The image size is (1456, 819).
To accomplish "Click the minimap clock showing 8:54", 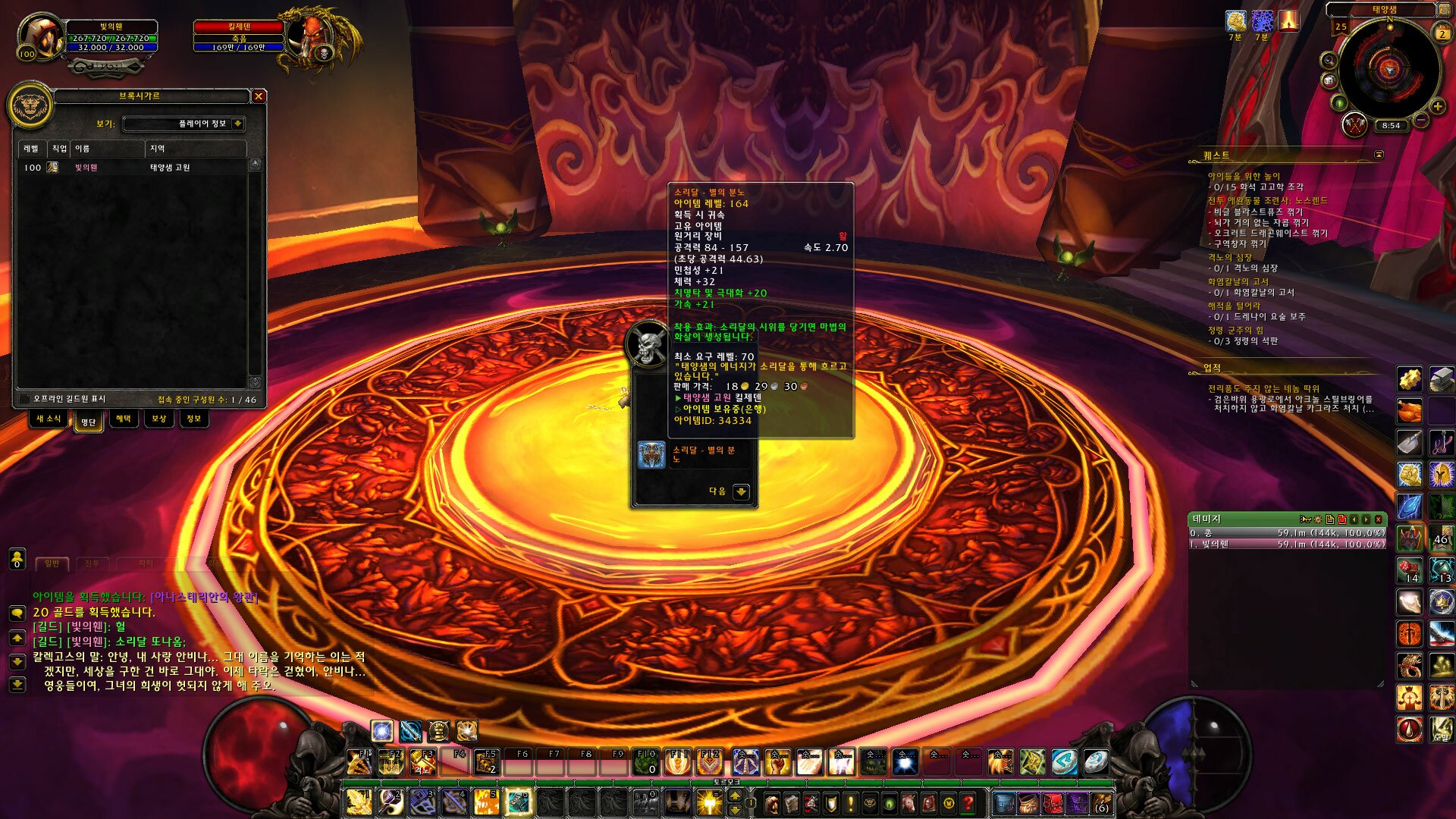I will click(x=1391, y=126).
